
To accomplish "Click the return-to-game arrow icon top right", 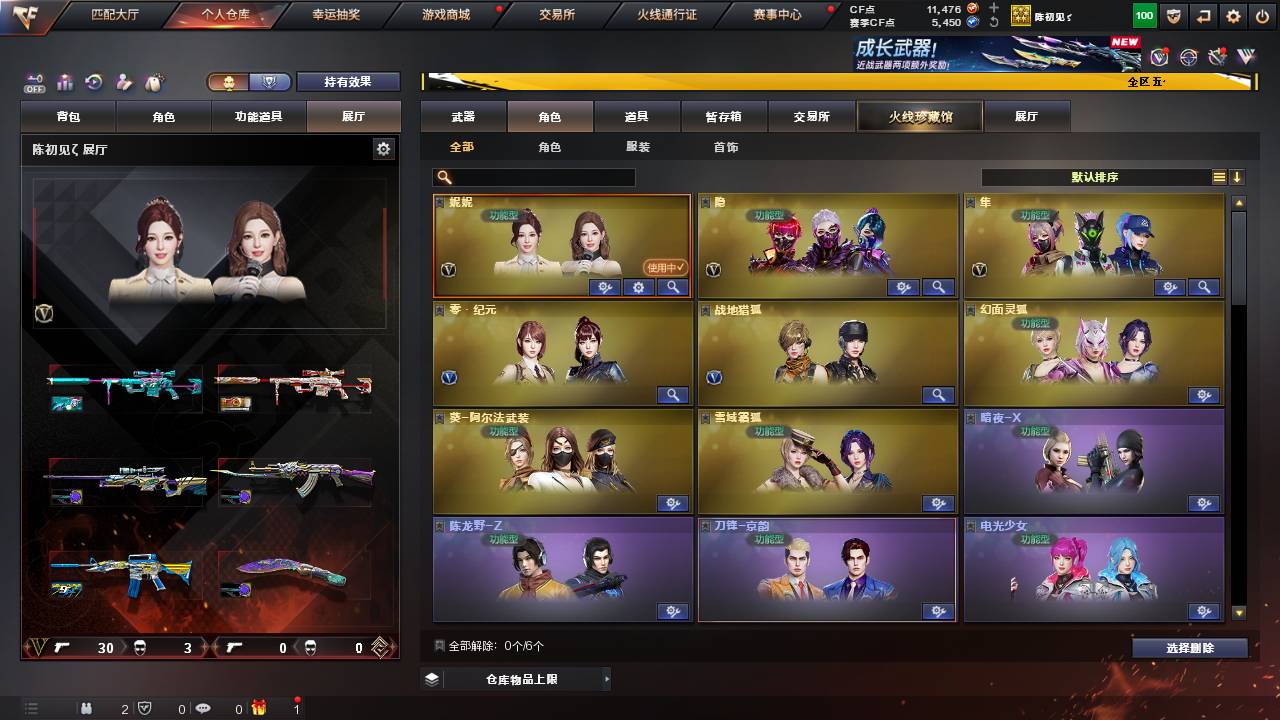I will click(1203, 16).
